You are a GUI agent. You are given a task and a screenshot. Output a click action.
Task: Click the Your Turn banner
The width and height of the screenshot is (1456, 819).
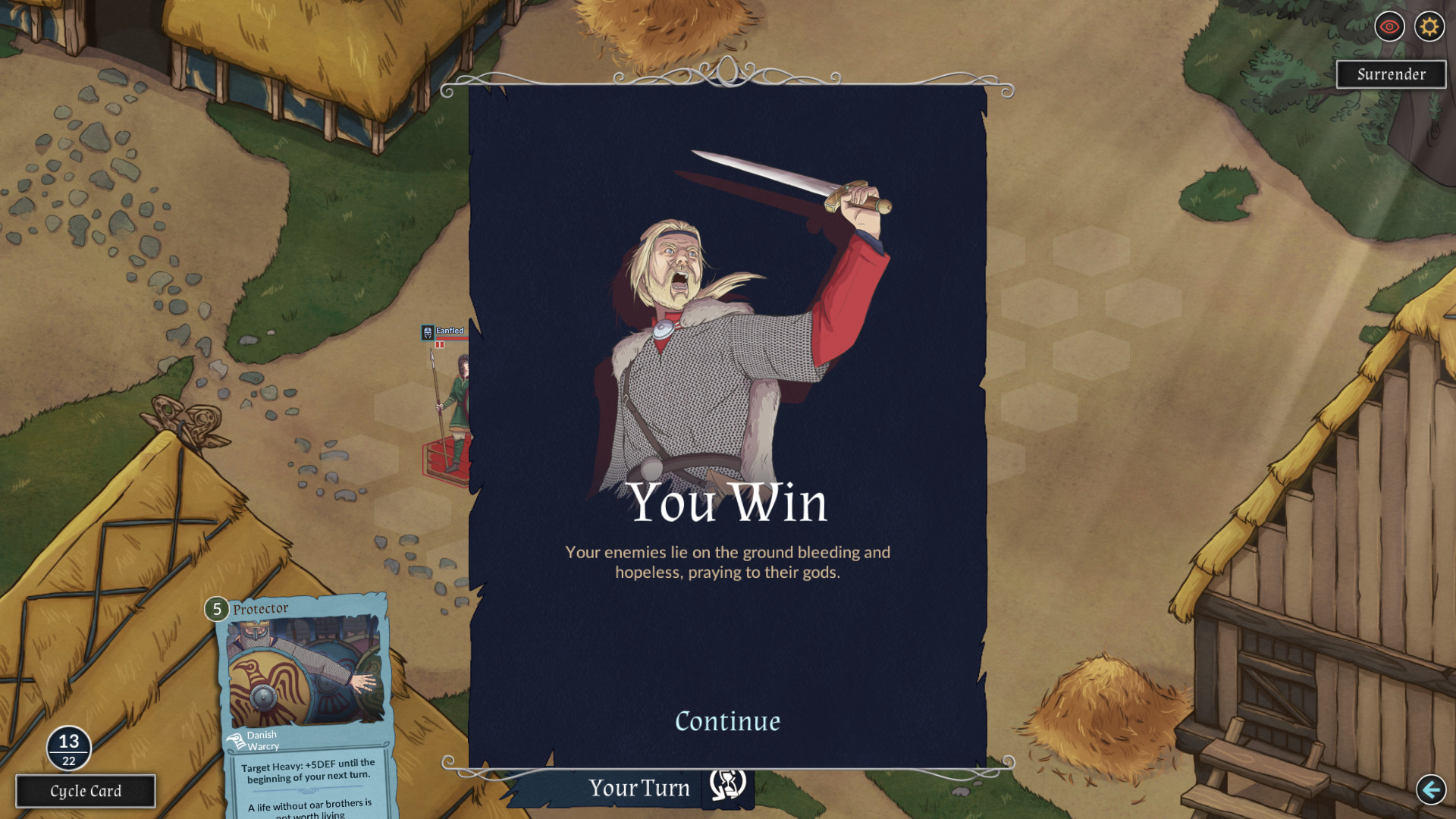pyautogui.click(x=641, y=788)
